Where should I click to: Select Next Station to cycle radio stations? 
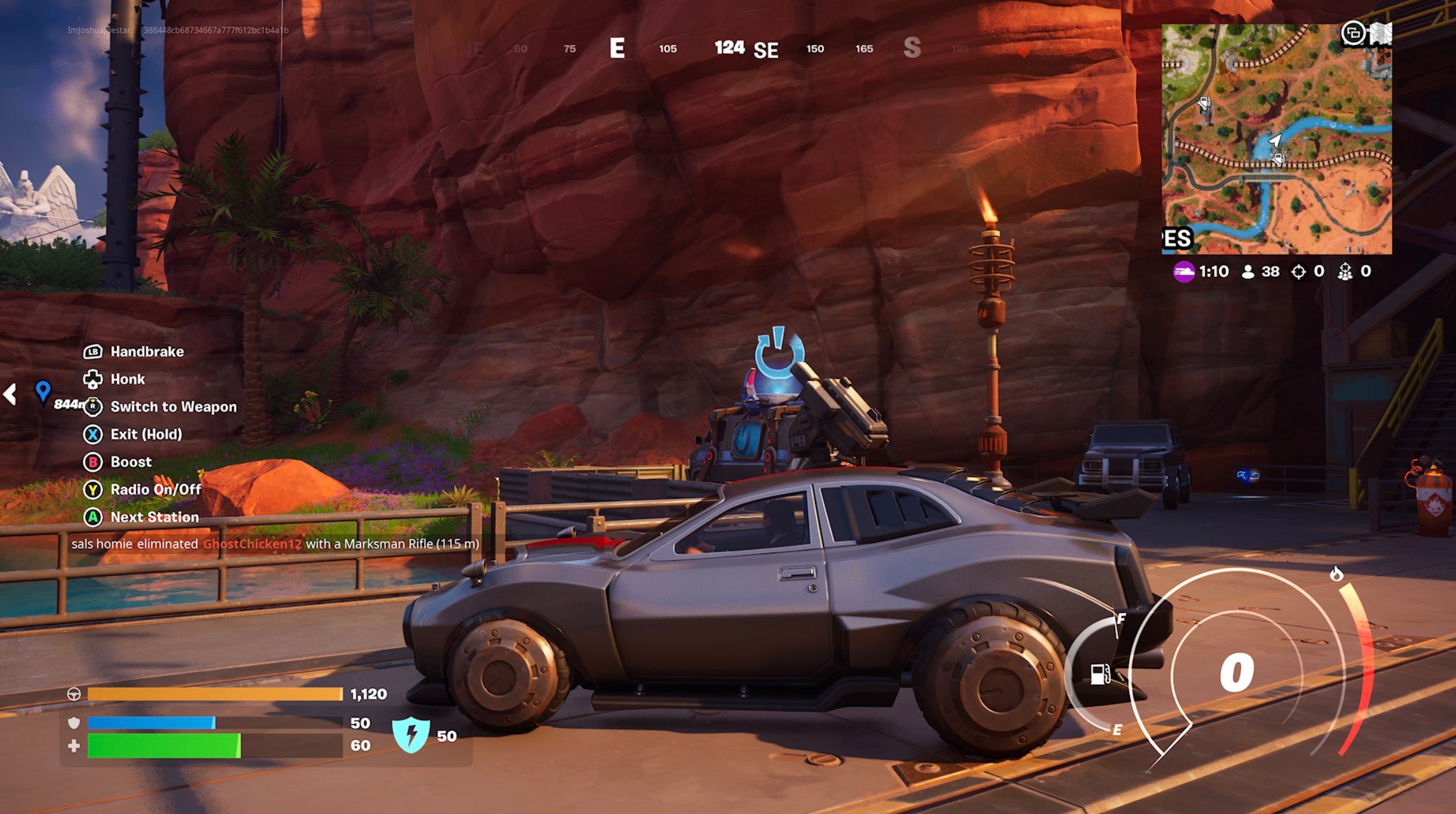(94, 517)
